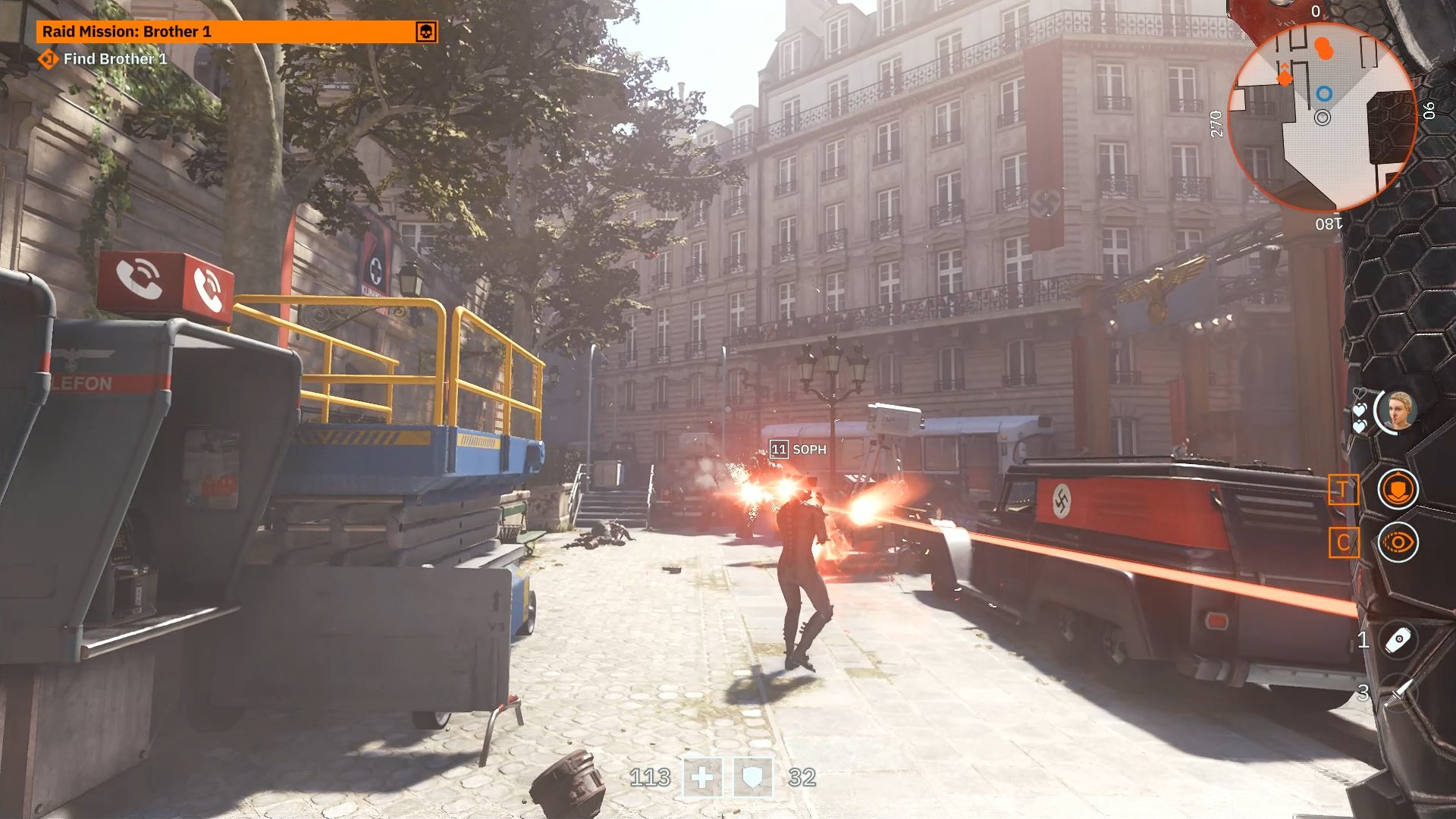The height and width of the screenshot is (819, 1456).
Task: Click the skull icon on the mission banner
Action: tap(425, 32)
